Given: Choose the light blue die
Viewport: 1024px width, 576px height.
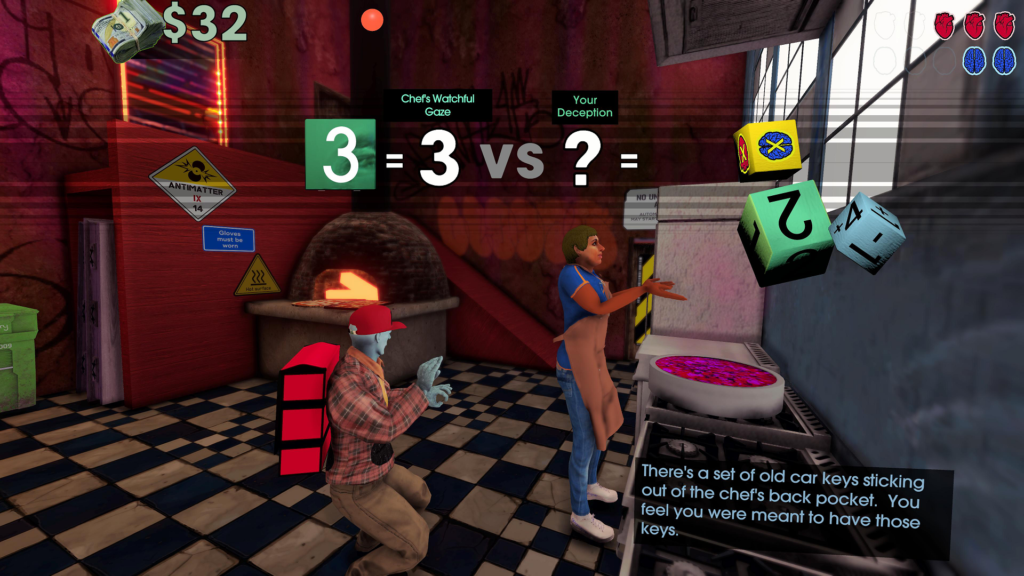Looking at the screenshot, I should [x=867, y=231].
